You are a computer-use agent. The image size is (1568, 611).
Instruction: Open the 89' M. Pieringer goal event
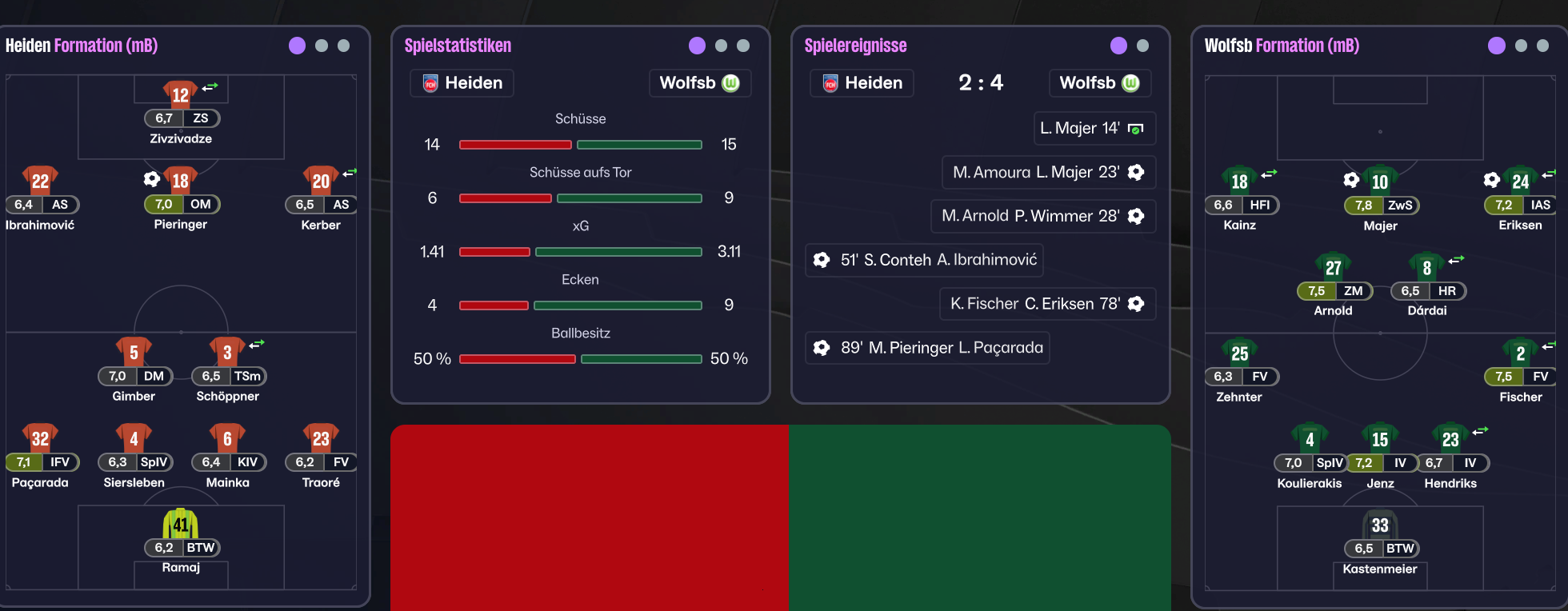[x=927, y=348]
